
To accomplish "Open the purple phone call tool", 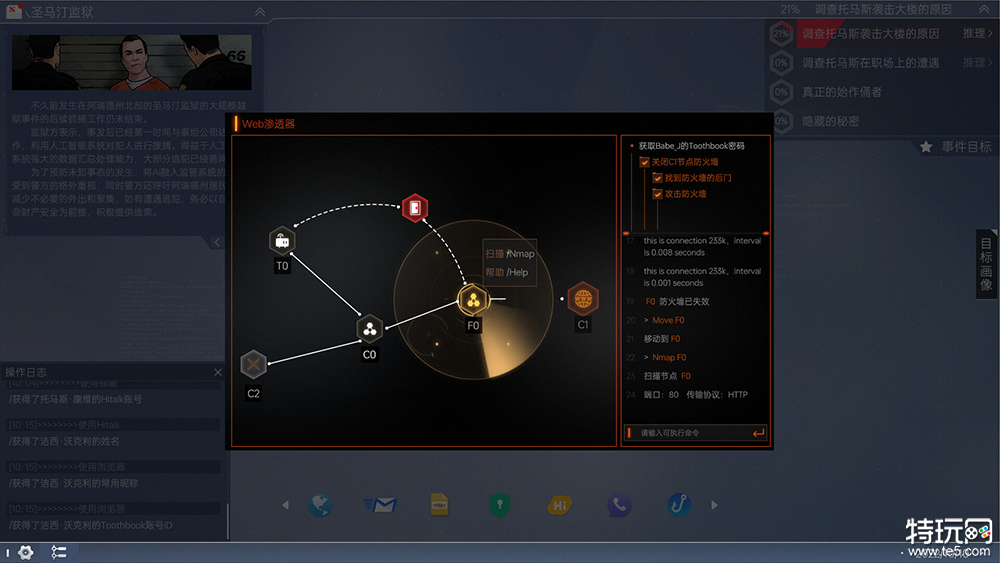I will point(620,505).
